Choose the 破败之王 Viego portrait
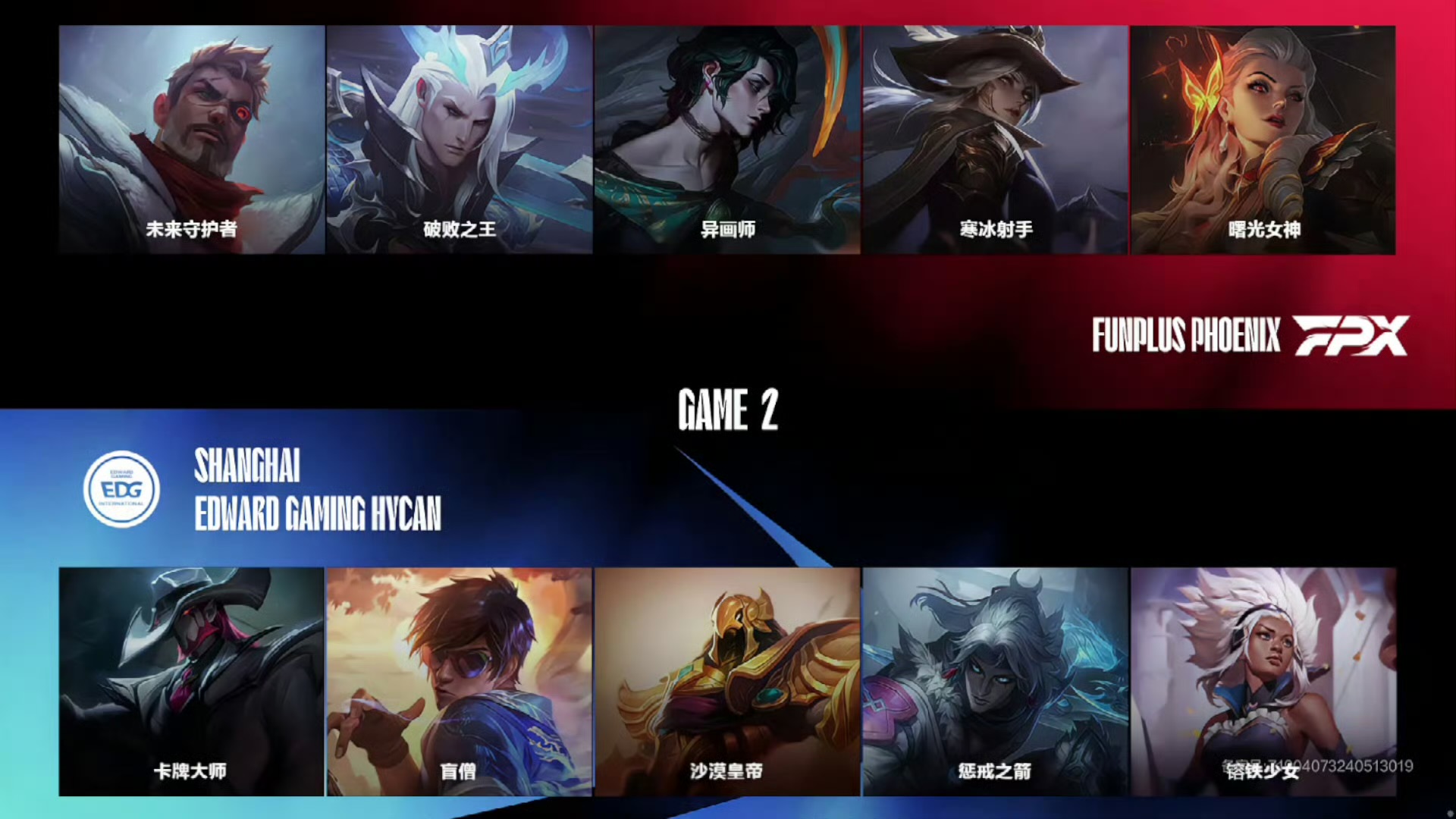 460,140
